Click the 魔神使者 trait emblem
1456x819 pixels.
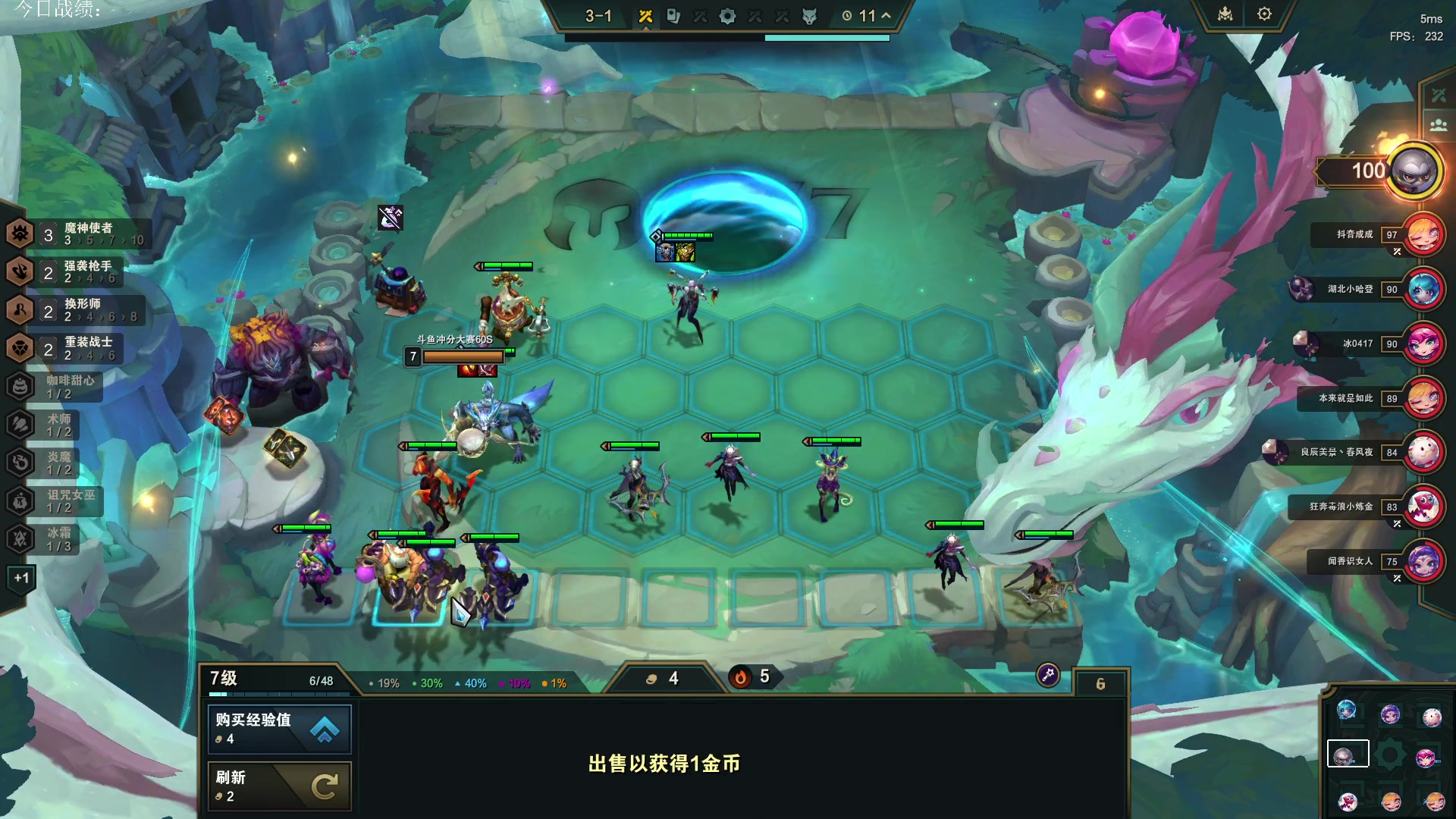[19, 234]
